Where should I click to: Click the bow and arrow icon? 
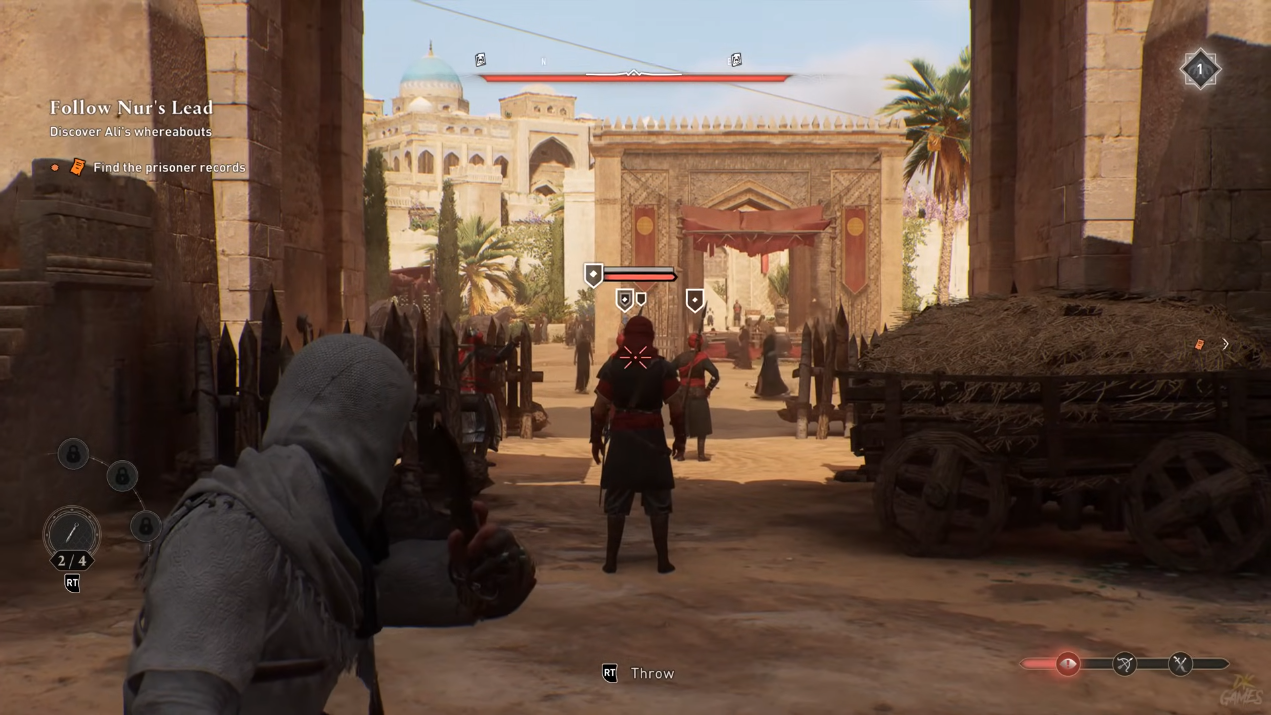[x=1125, y=664]
